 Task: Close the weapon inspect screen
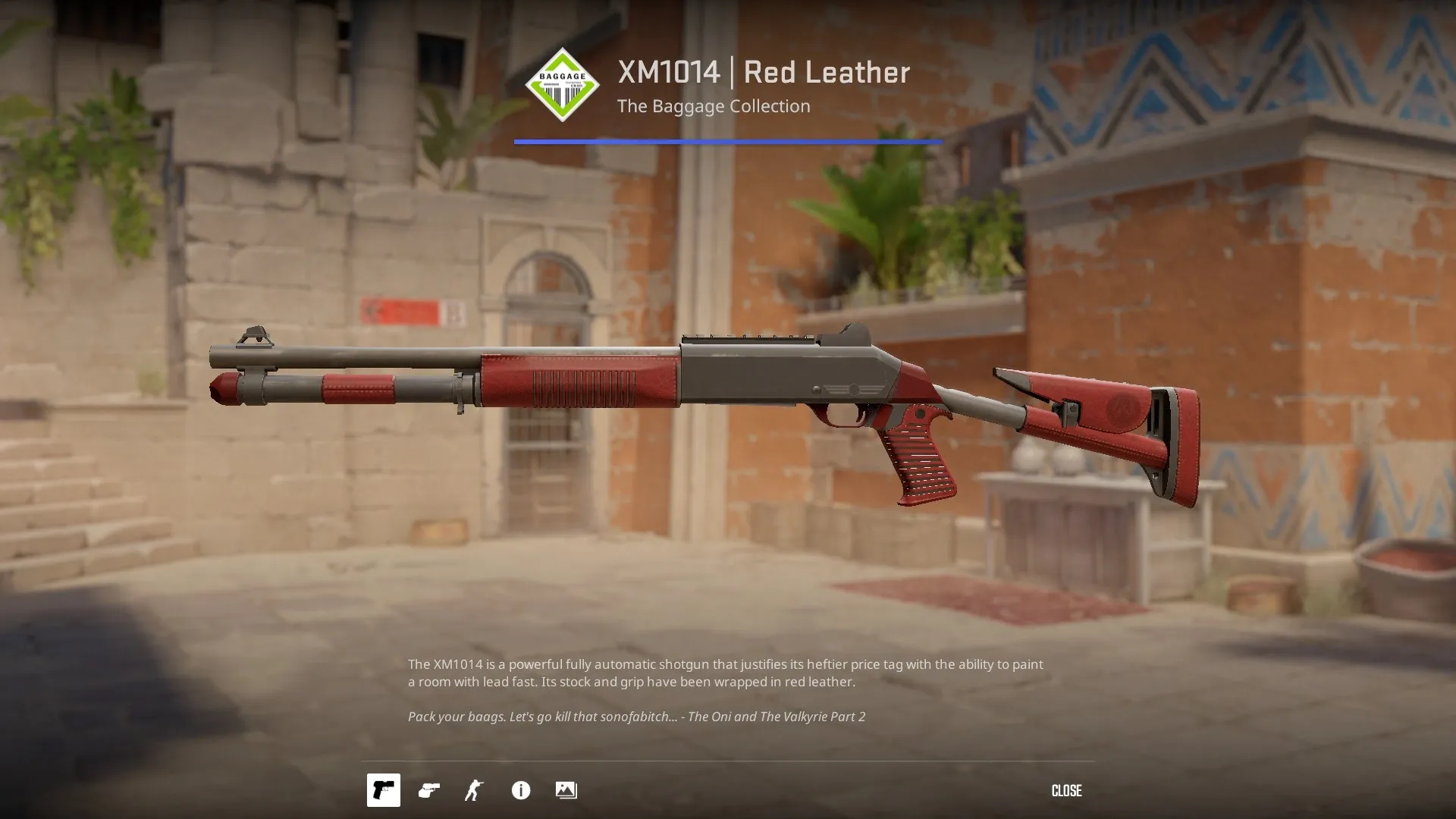pos(1065,791)
